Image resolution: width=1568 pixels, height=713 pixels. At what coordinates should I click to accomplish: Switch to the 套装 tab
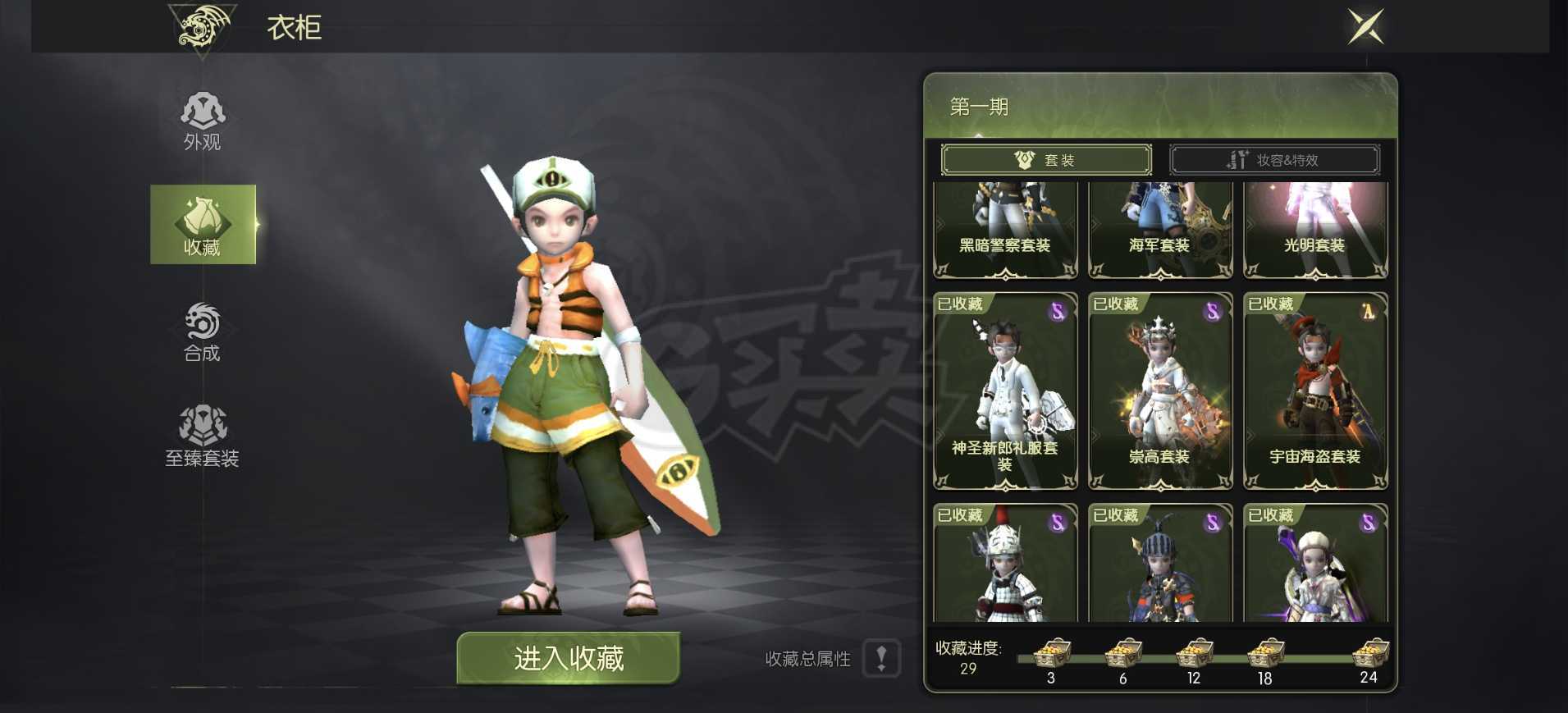pos(1047,159)
